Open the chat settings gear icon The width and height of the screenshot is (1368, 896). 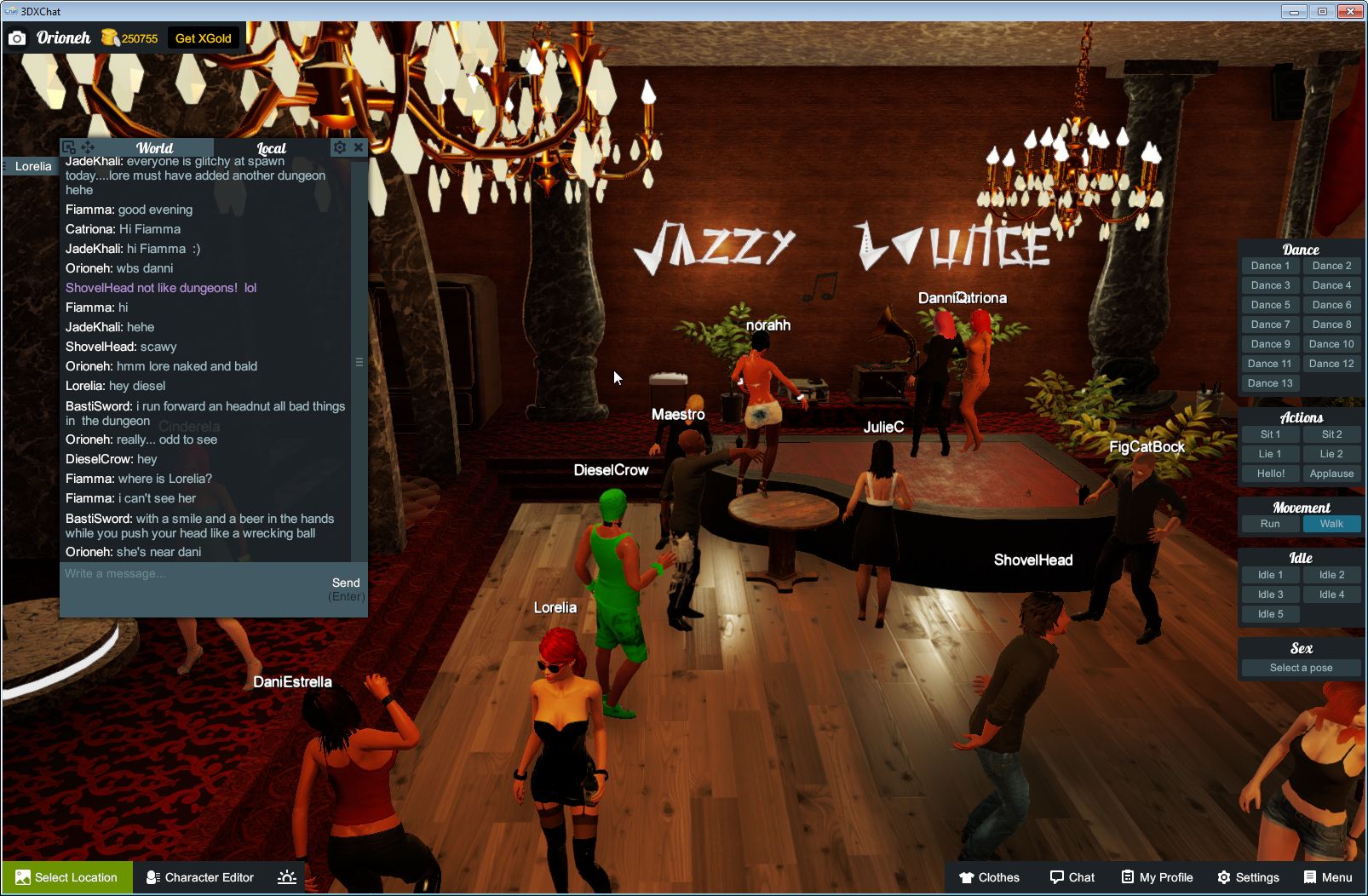pos(340,147)
